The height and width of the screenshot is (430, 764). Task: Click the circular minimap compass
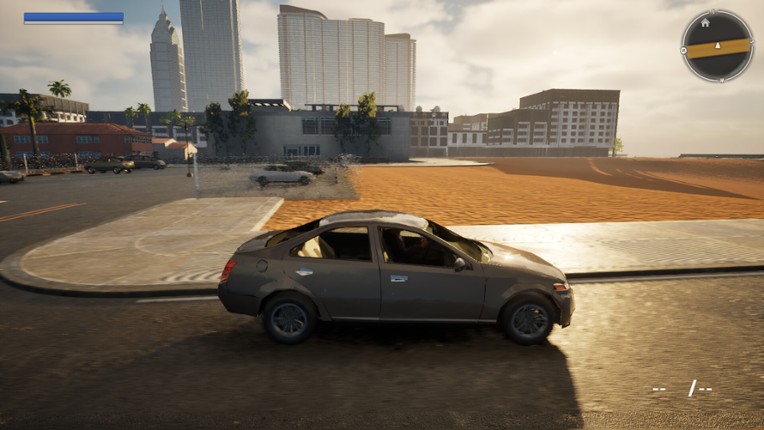(717, 46)
